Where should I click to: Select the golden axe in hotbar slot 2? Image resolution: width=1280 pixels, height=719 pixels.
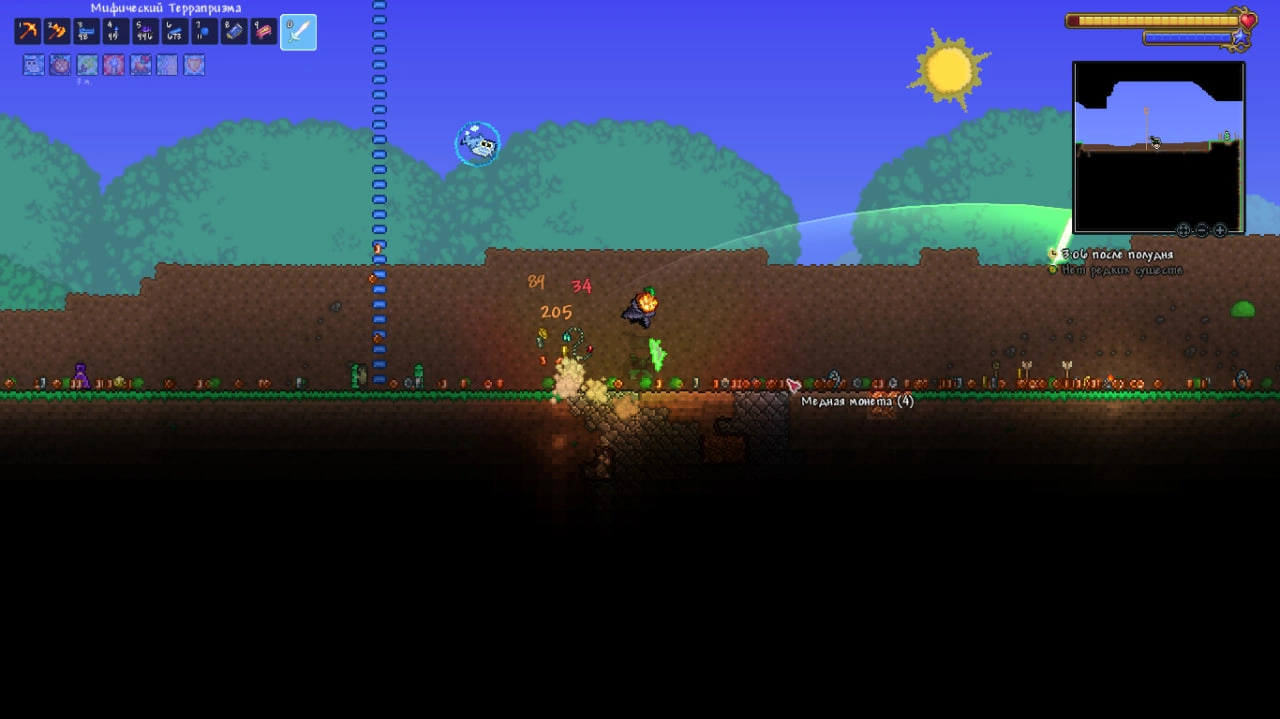coord(56,32)
